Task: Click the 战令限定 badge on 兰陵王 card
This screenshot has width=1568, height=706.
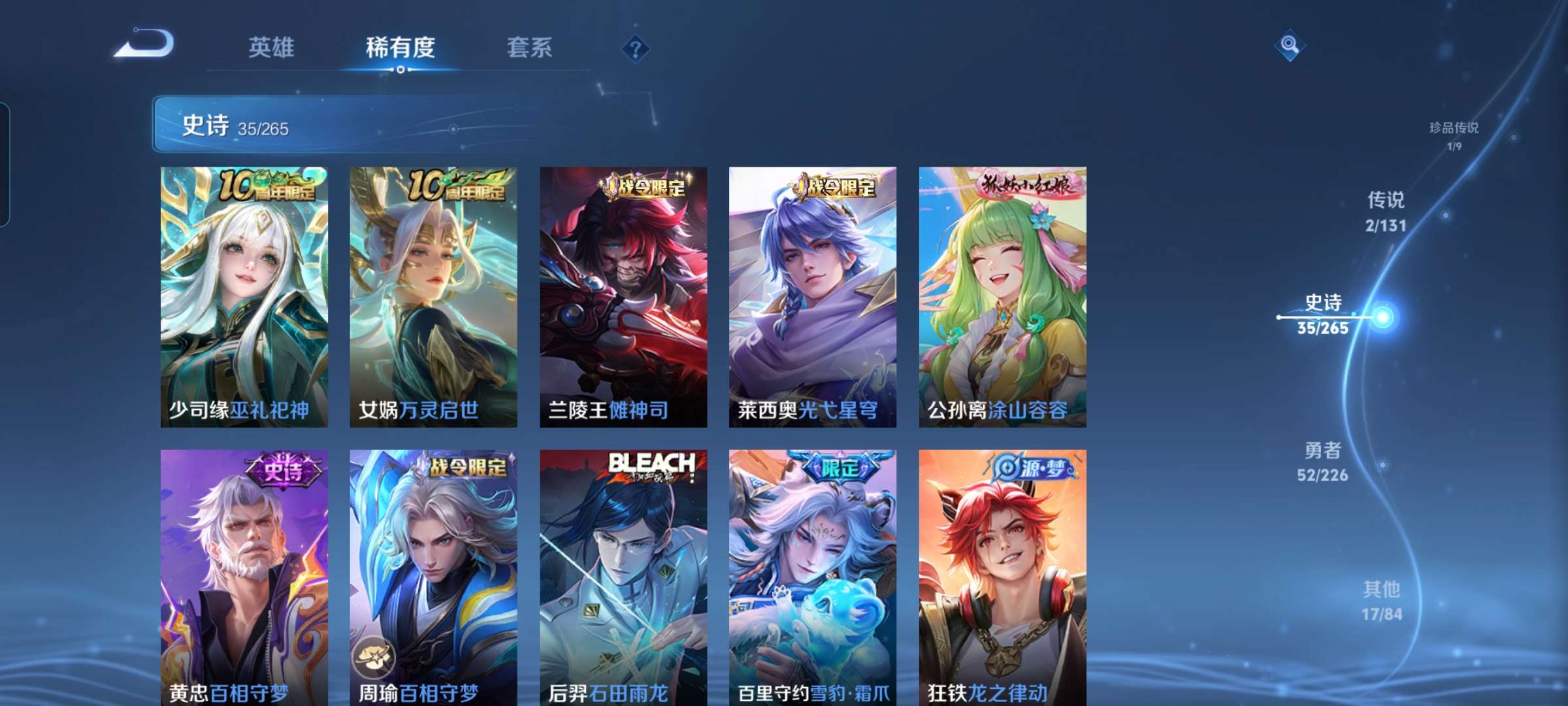Action: point(644,186)
